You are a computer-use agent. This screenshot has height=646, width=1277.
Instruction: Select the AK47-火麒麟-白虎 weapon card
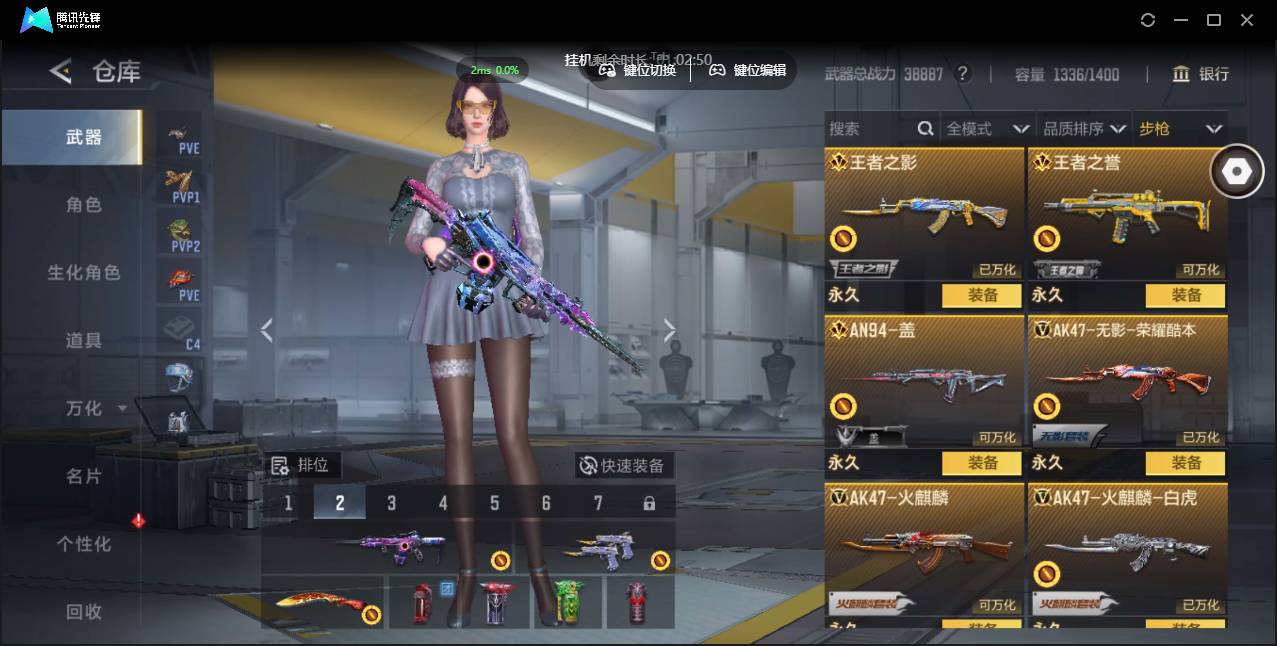click(1127, 548)
